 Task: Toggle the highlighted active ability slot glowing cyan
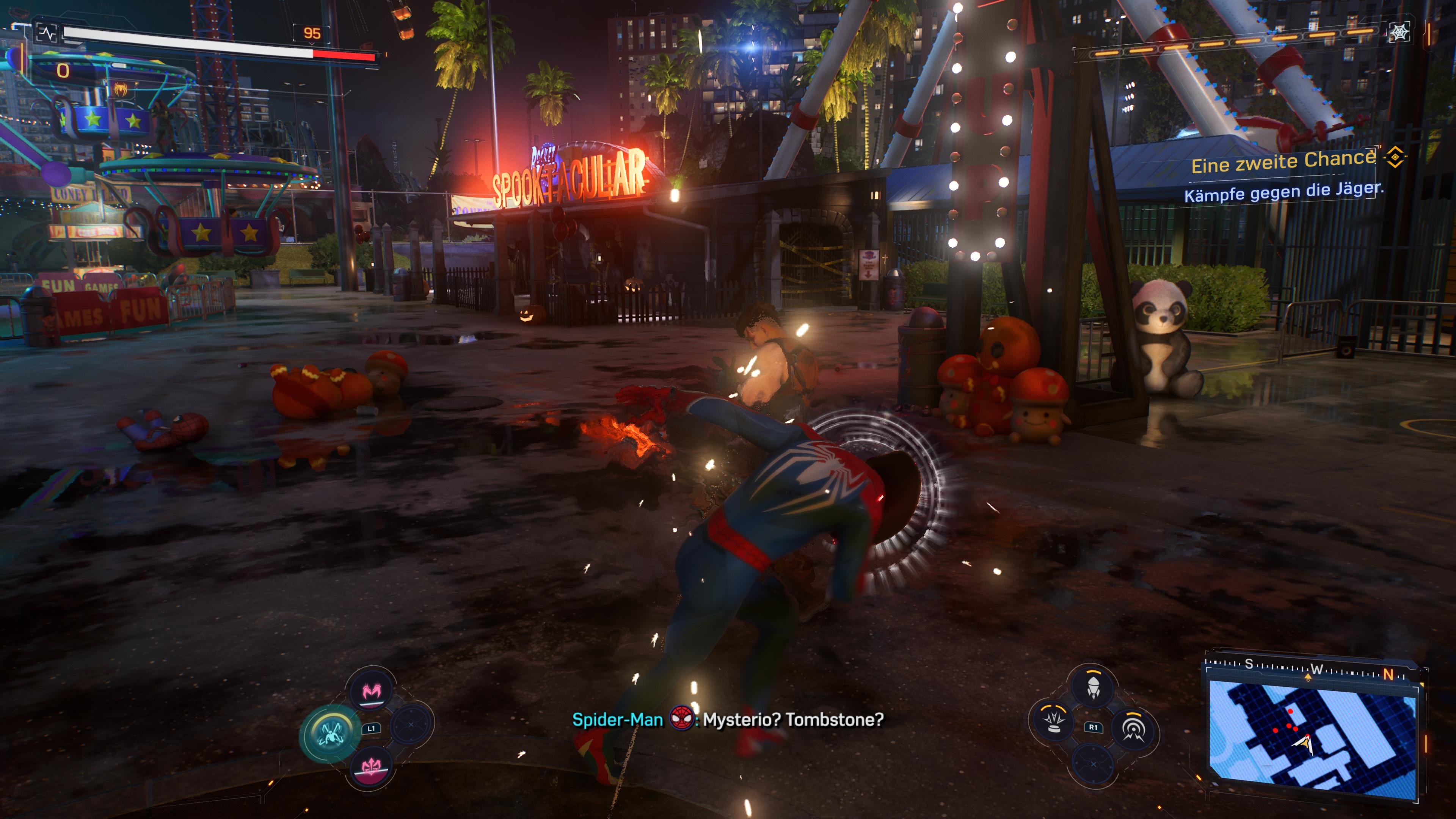tap(331, 734)
